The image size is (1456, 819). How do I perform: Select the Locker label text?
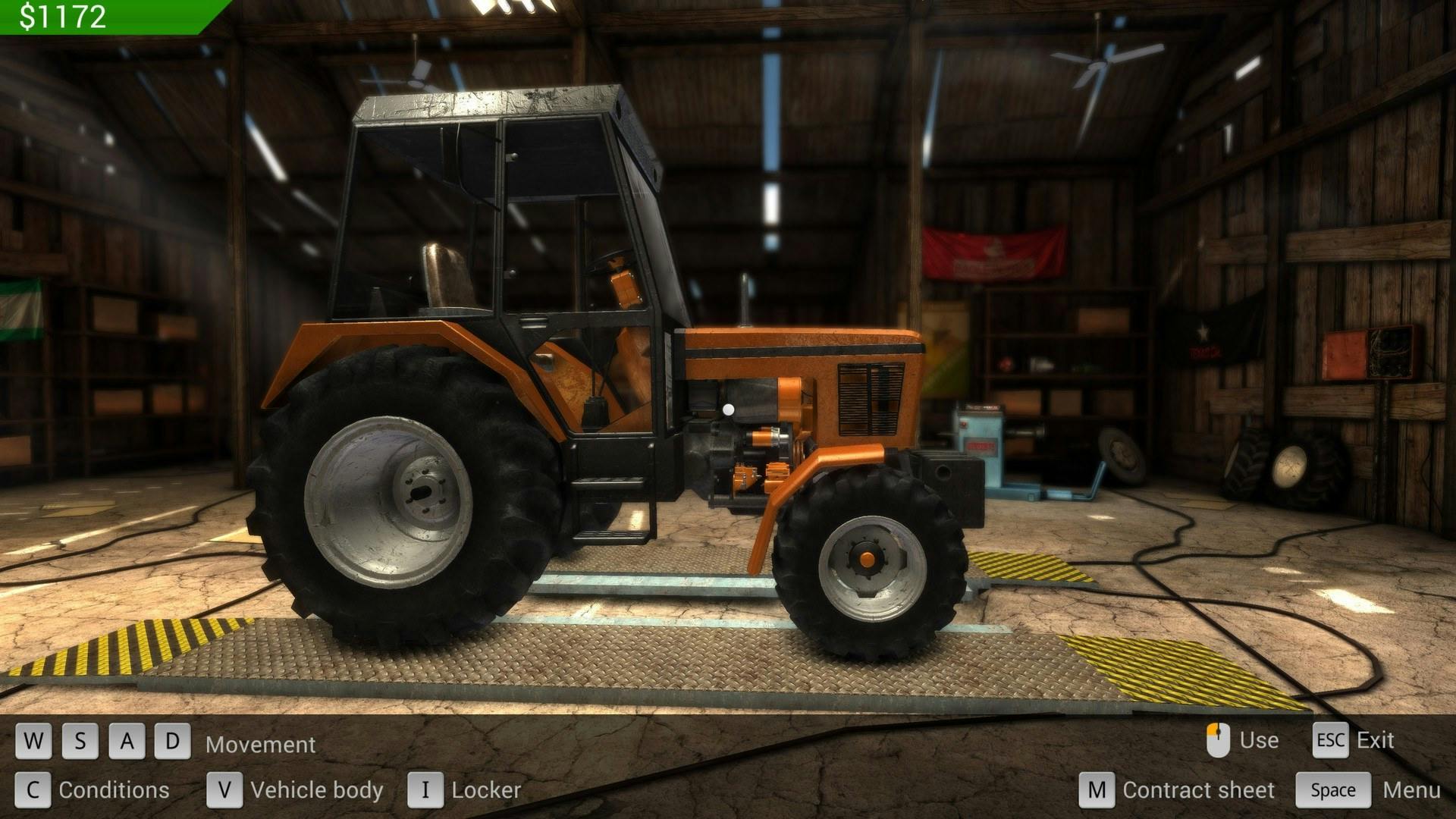485,790
